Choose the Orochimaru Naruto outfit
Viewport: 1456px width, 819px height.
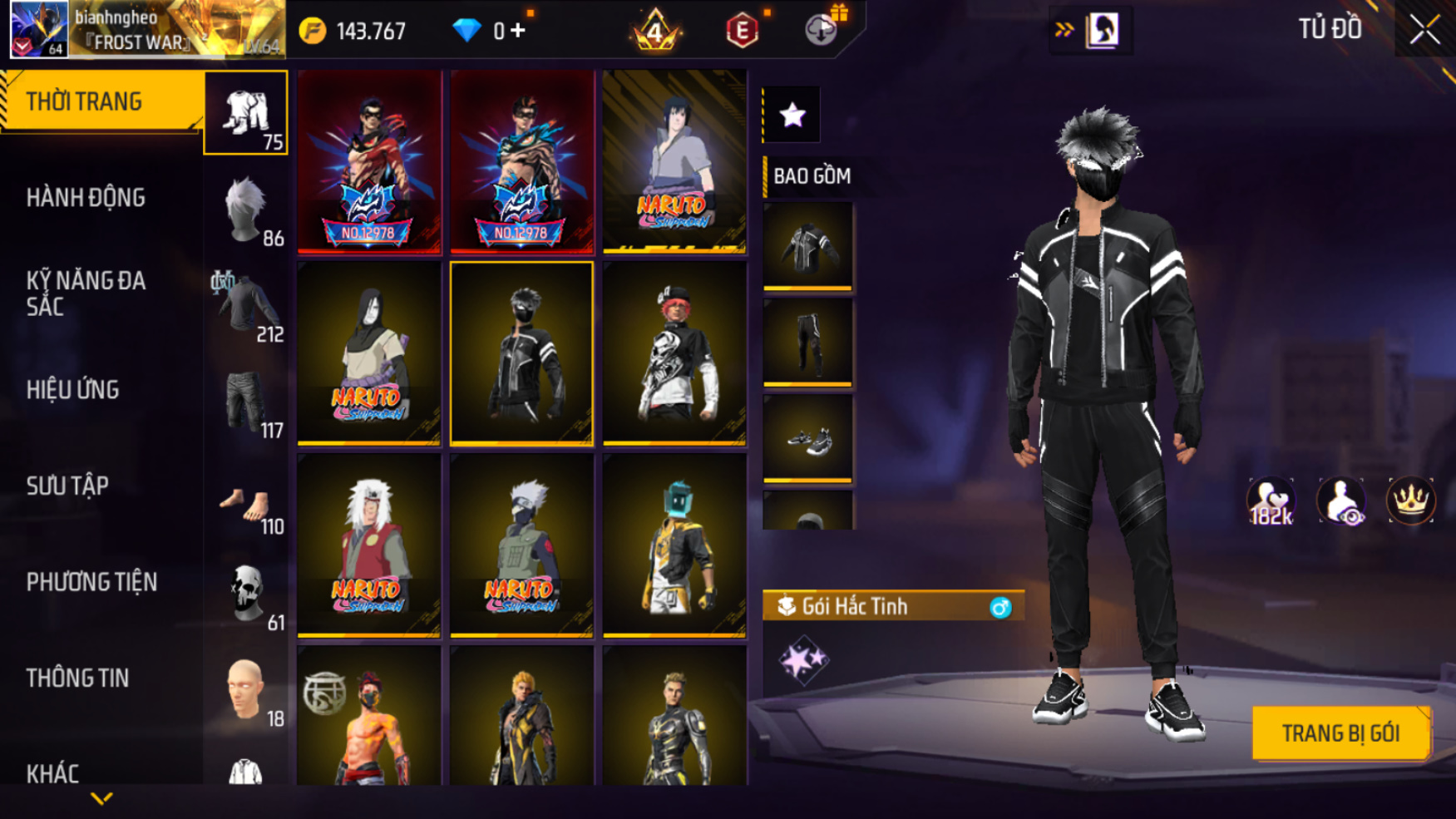click(369, 353)
